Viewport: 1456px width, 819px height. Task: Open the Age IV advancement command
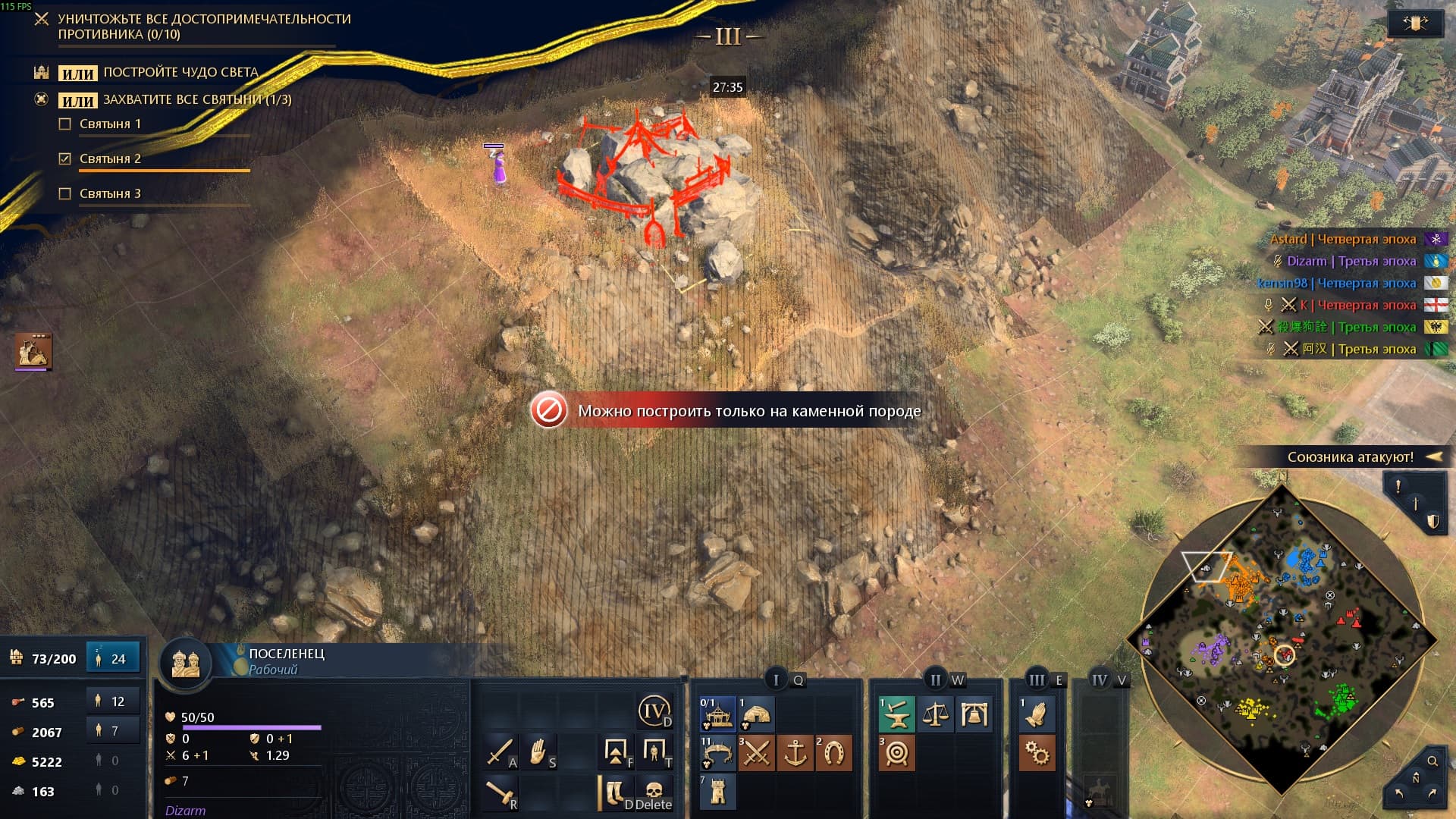click(654, 712)
